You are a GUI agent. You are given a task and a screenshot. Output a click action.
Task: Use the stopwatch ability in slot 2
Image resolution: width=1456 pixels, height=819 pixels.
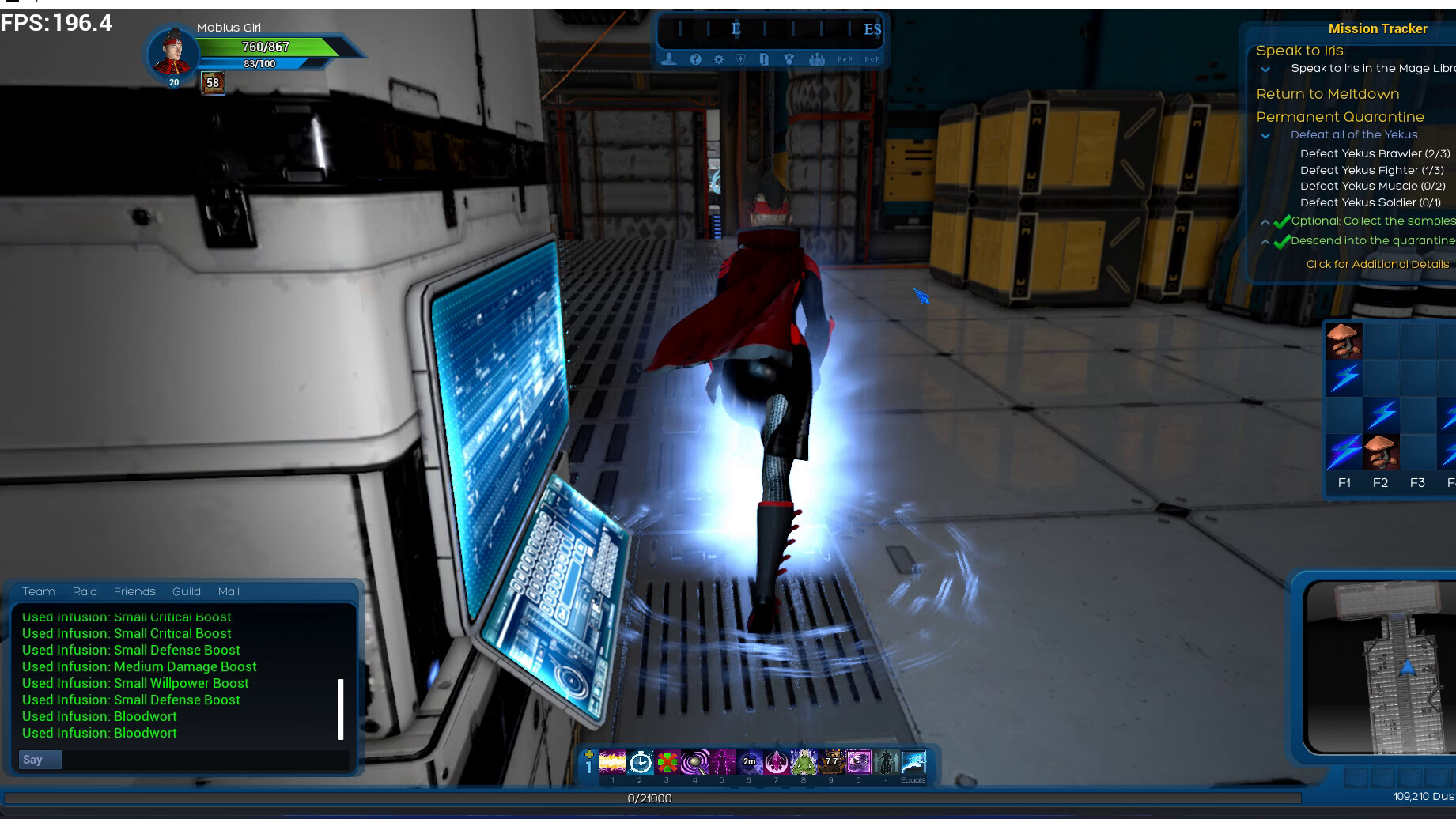(639, 762)
